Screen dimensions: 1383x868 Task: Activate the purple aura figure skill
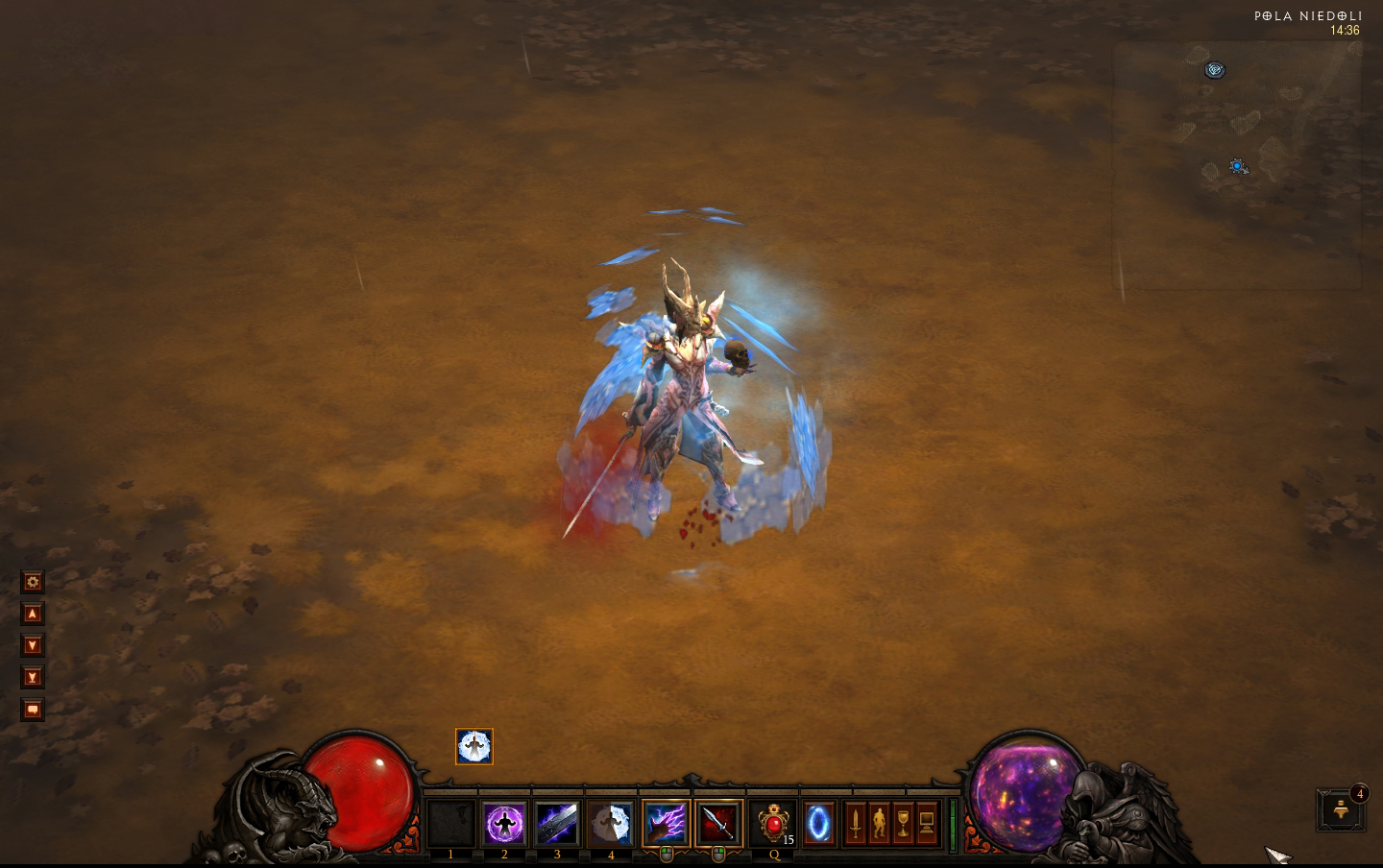coord(504,824)
